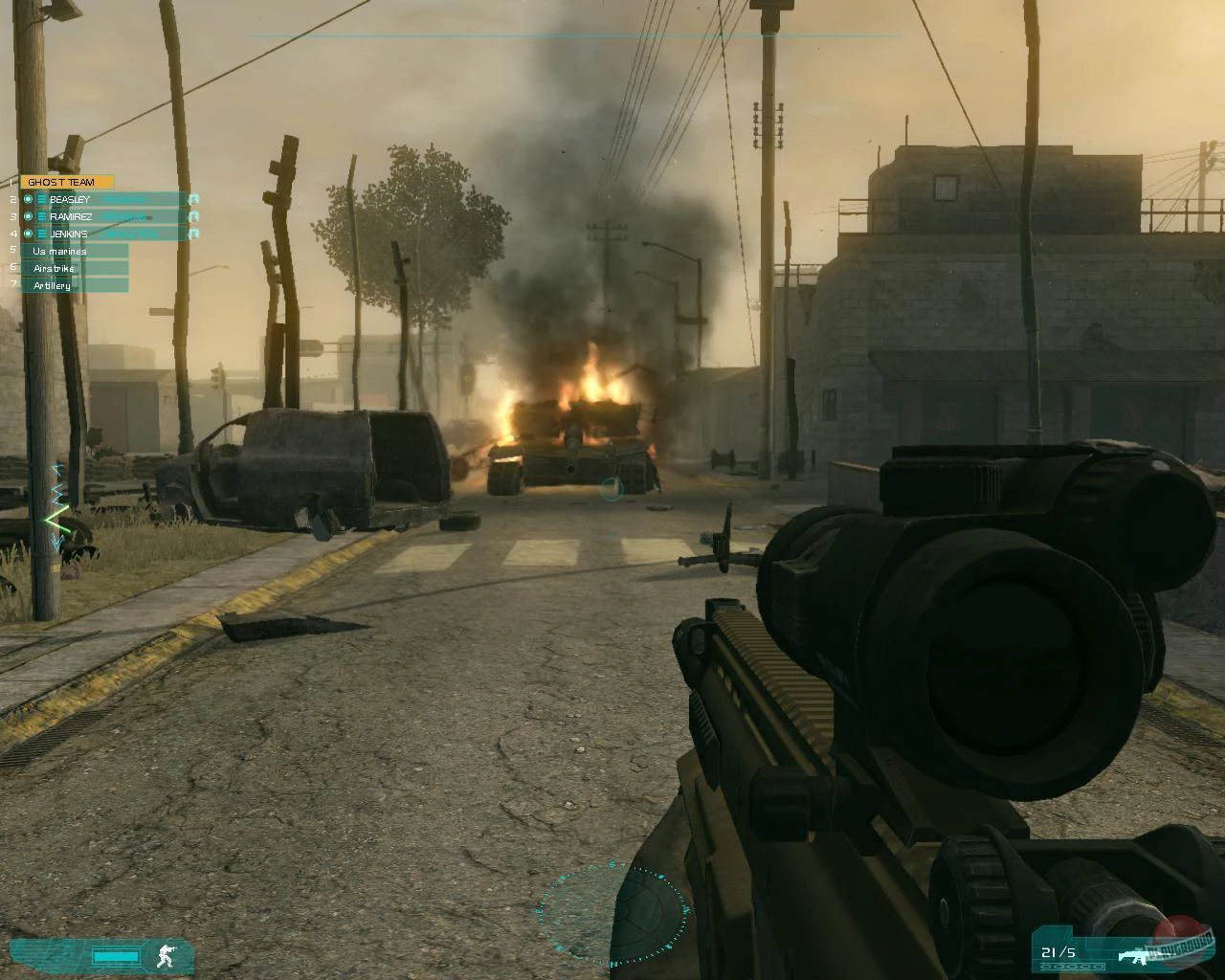This screenshot has height=980, width=1225.
Task: Expand the Us marines command entry
Action: tap(60, 251)
